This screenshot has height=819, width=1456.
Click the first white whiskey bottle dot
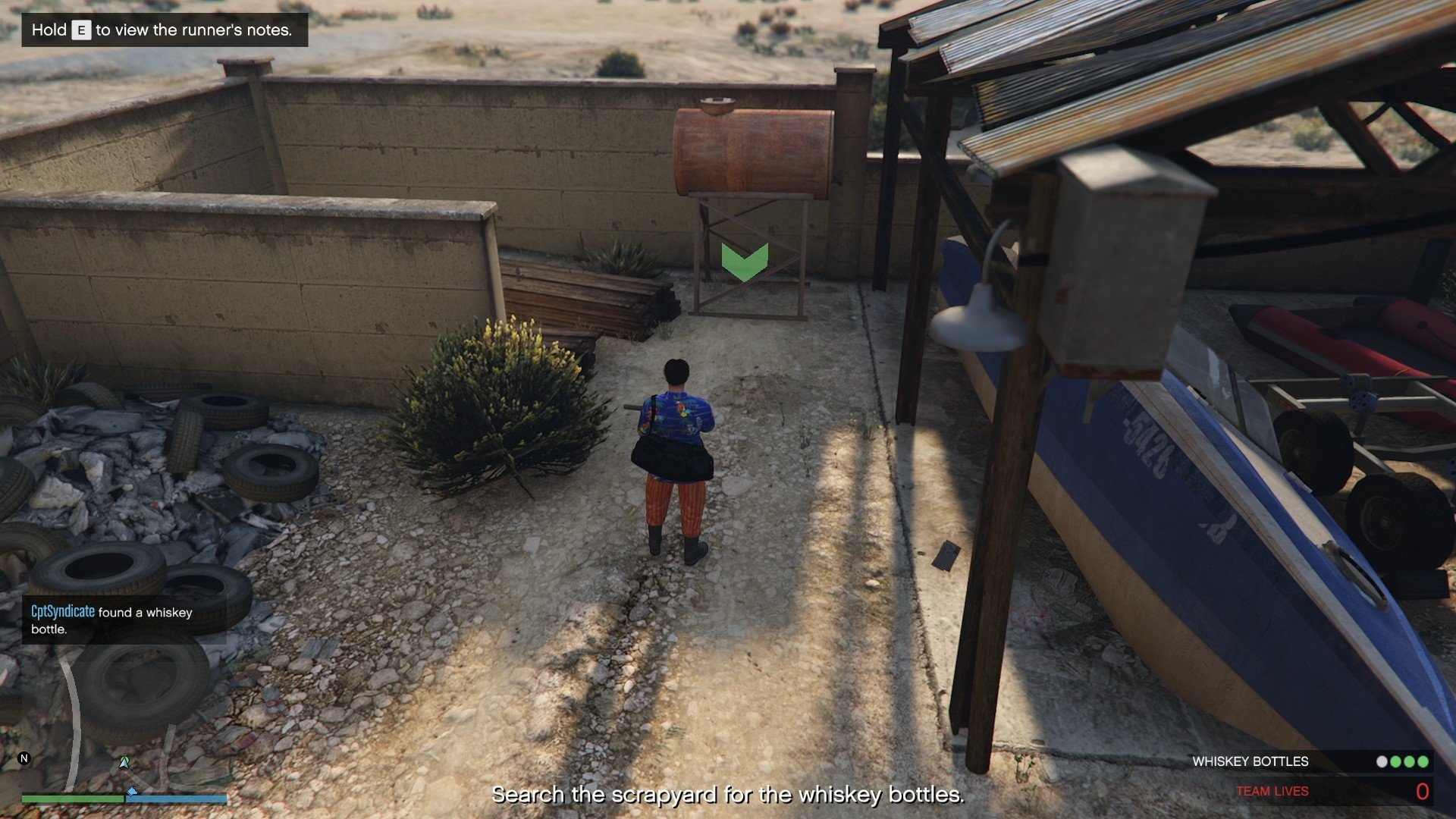point(1382,761)
